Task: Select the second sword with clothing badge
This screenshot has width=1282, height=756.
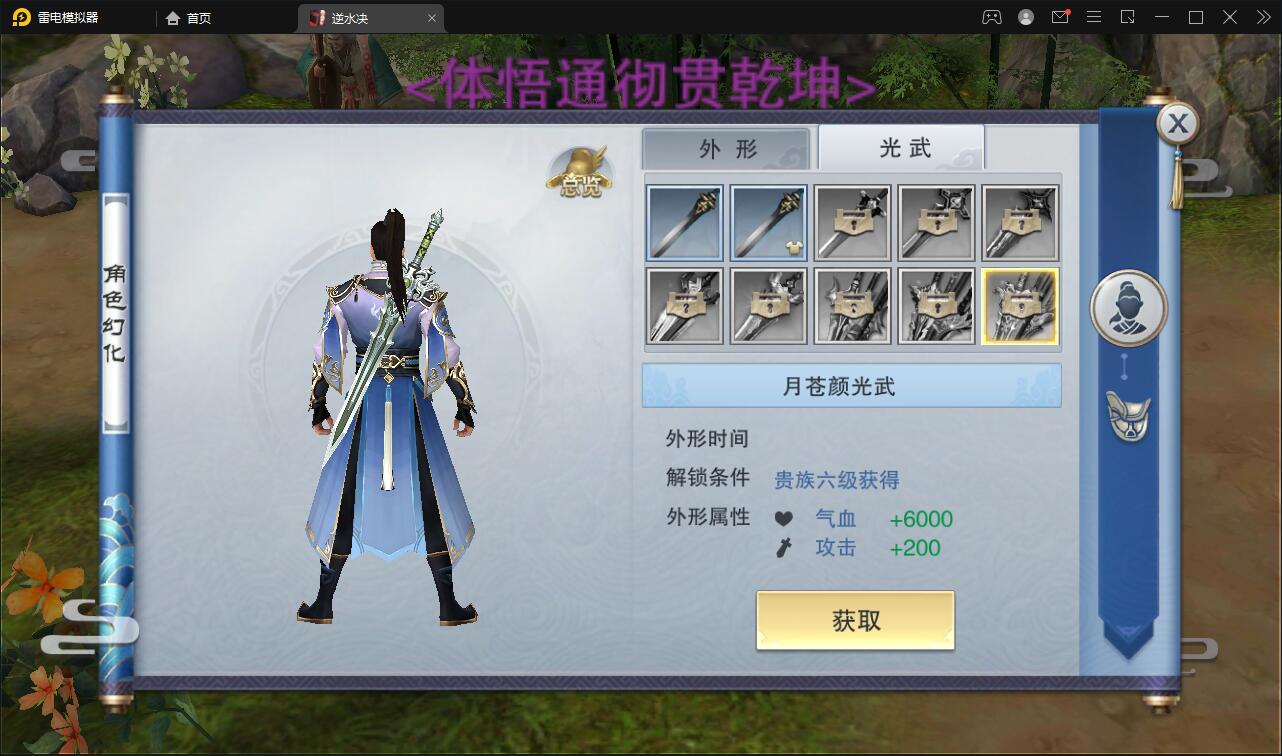Action: coord(768,222)
